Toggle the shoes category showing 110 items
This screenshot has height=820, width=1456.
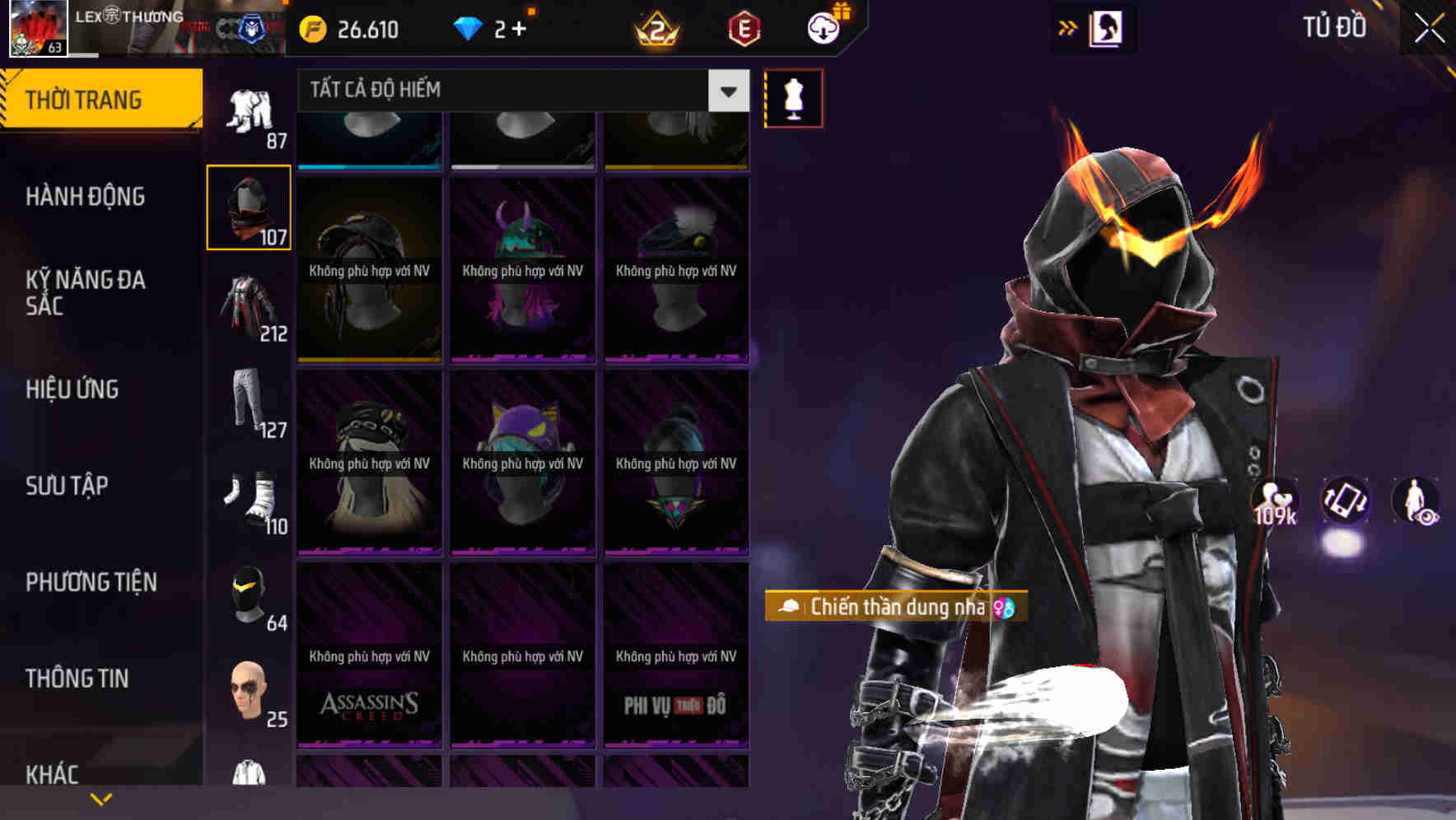(247, 498)
